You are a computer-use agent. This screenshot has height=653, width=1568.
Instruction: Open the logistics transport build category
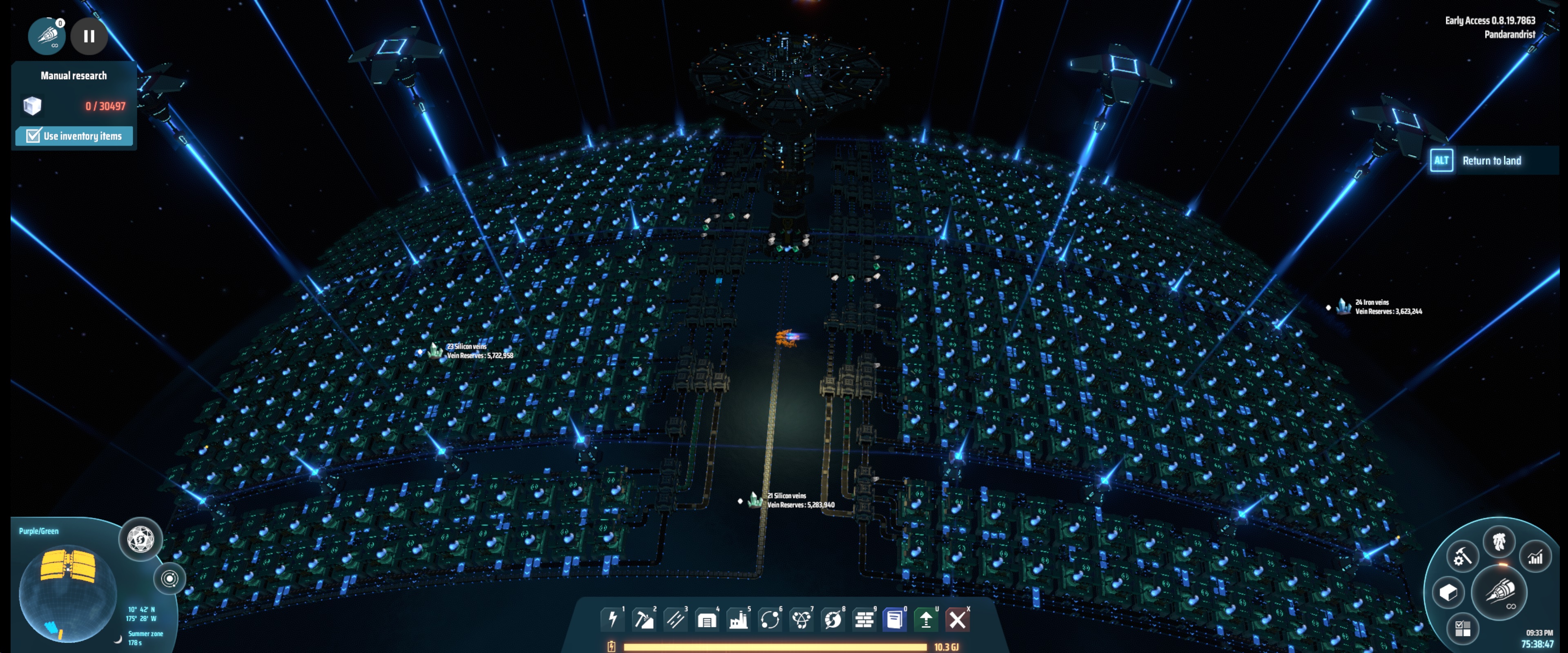coord(769,620)
